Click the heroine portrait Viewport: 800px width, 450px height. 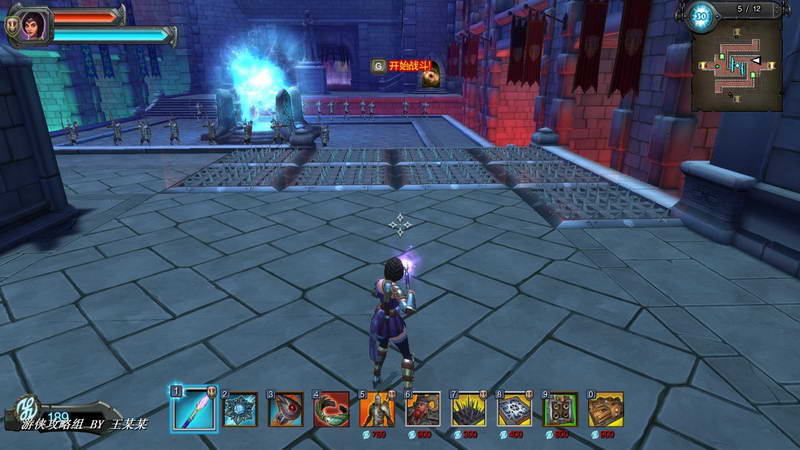pyautogui.click(x=32, y=24)
